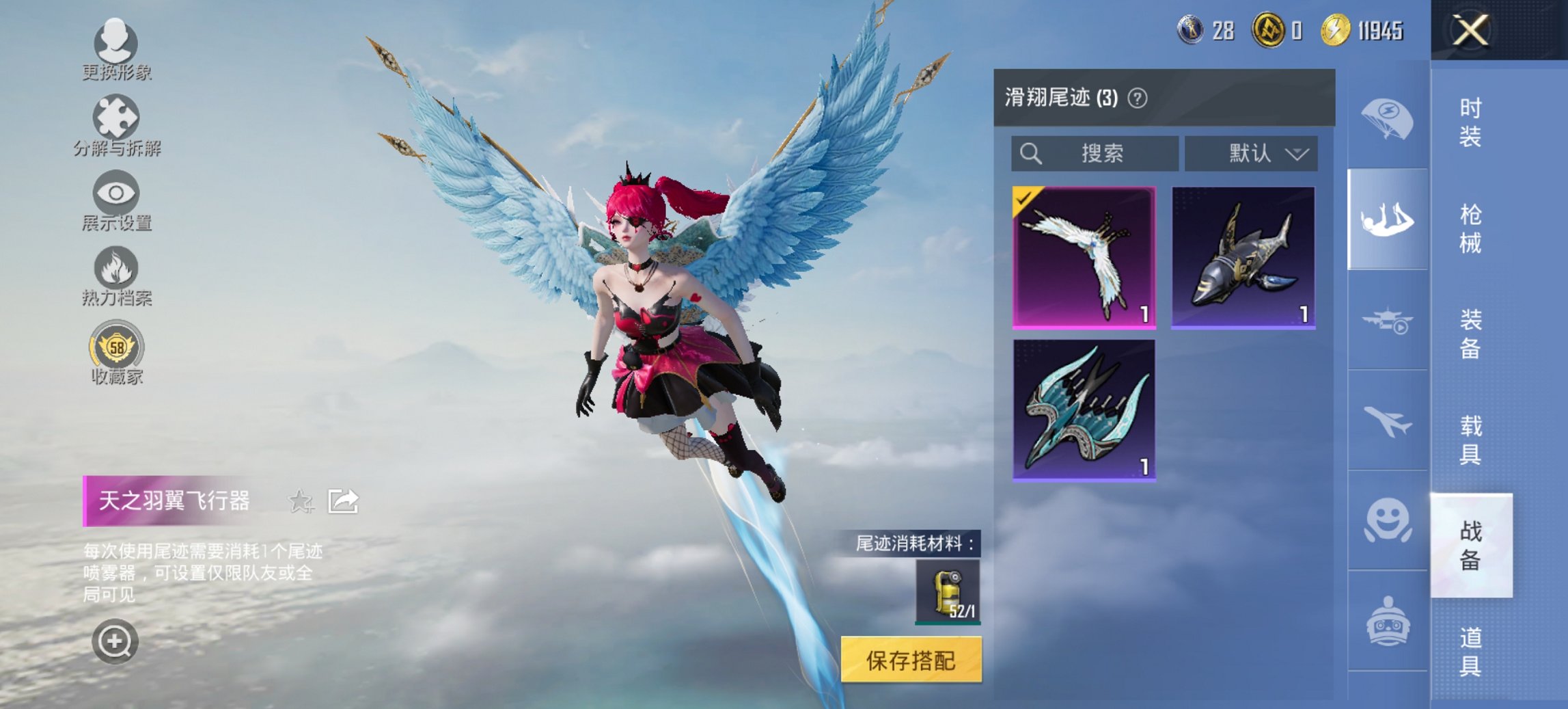Click the 搜索 search bar
The image size is (1568, 709).
(x=1093, y=154)
